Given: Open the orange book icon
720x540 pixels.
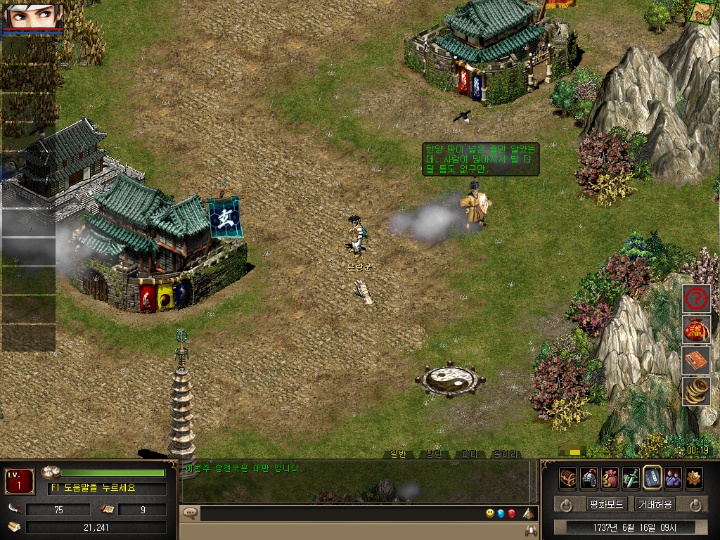Looking at the screenshot, I should pyautogui.click(x=696, y=360).
